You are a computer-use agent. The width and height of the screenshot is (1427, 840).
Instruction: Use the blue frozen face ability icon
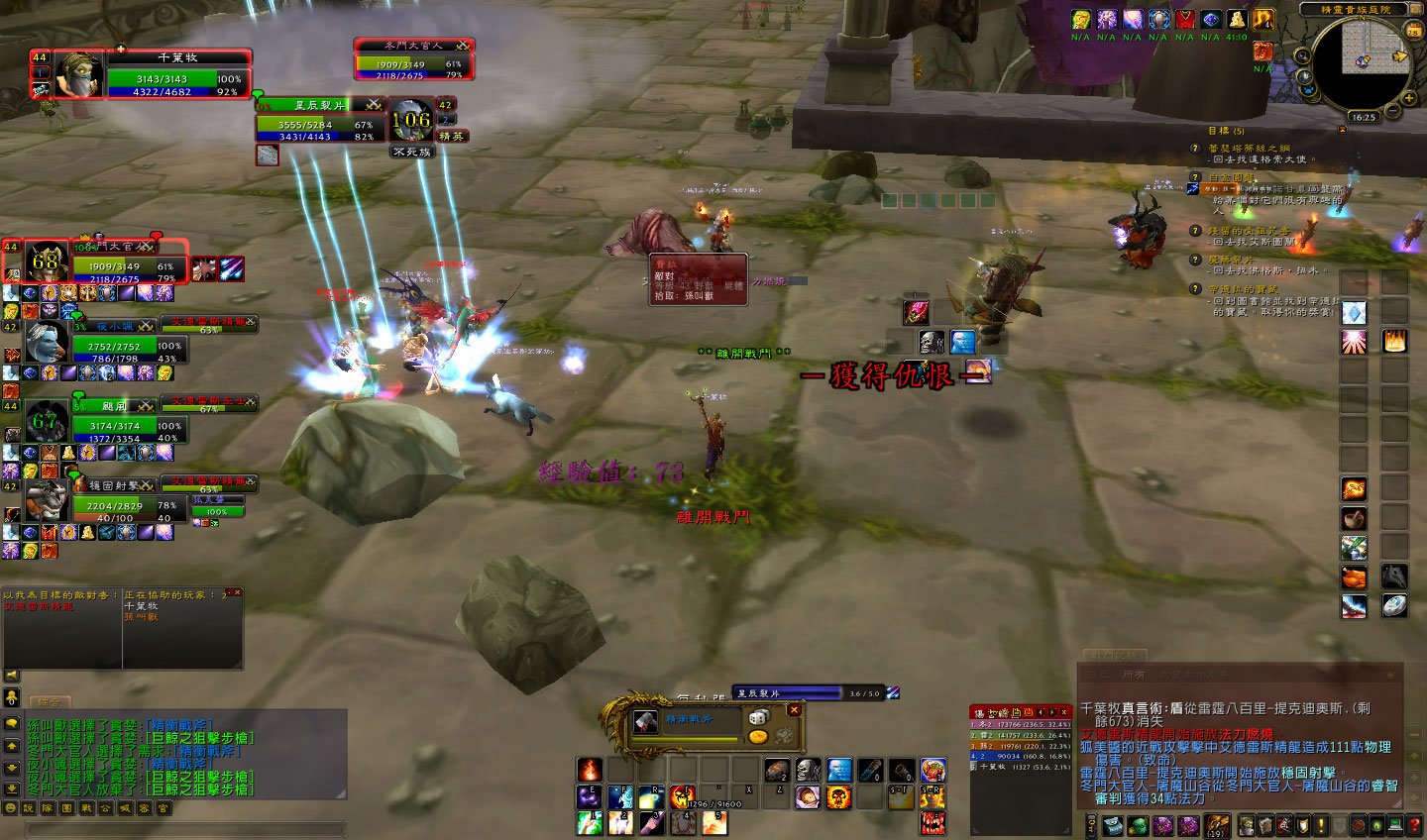pyautogui.click(x=839, y=770)
